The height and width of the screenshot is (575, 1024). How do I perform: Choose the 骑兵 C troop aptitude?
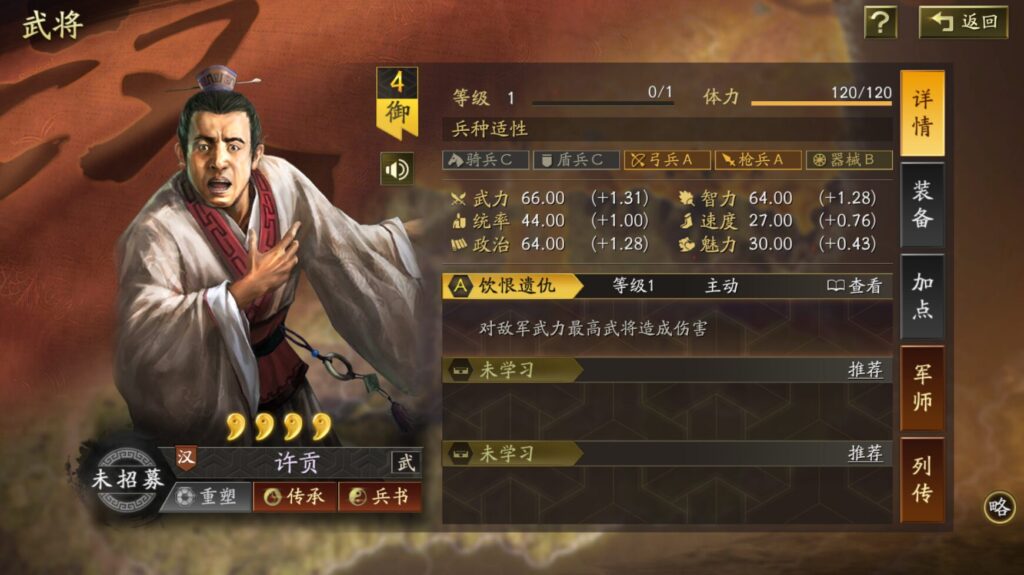click(485, 160)
